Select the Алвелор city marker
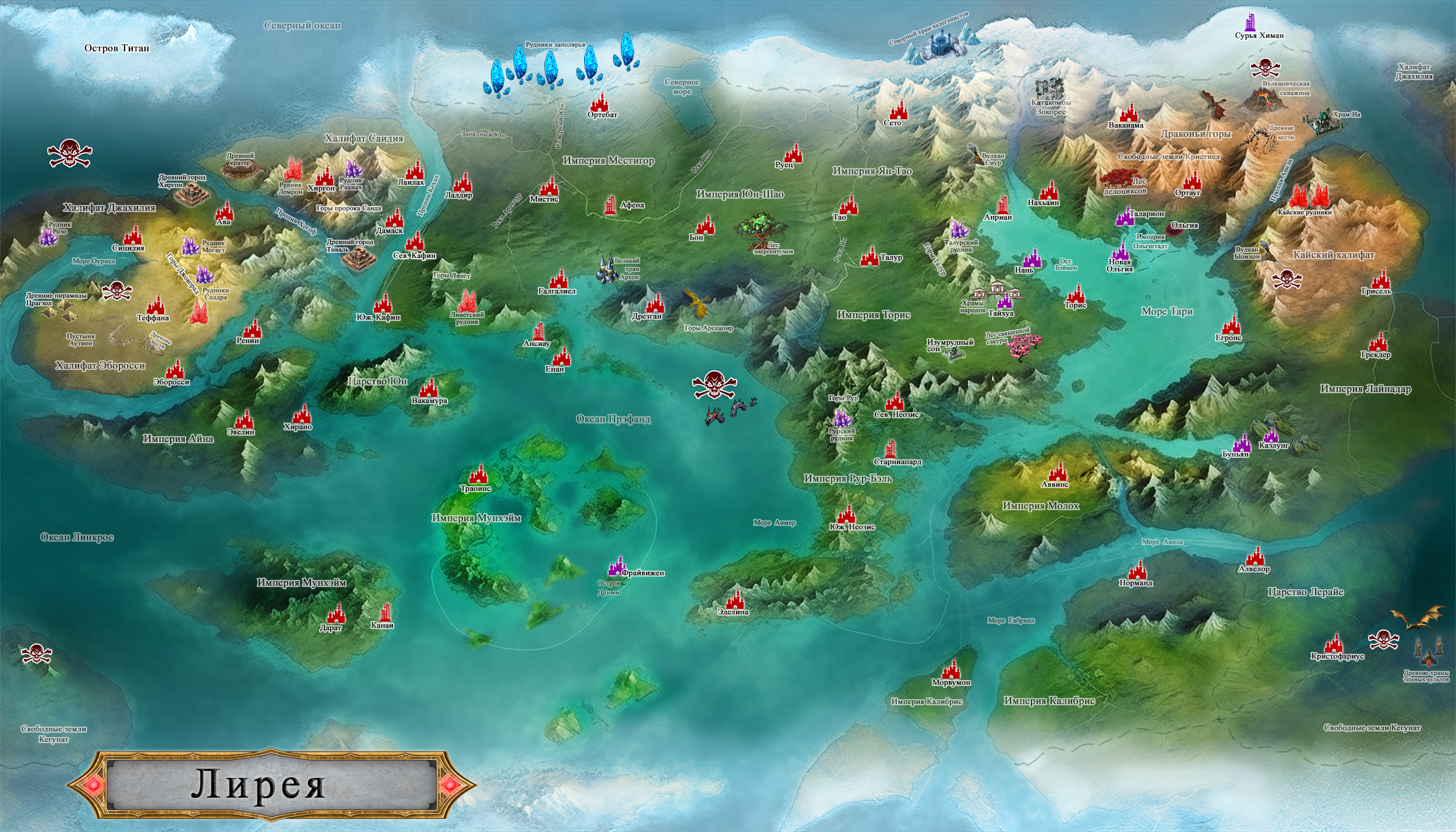Image resolution: width=1456 pixels, height=832 pixels. tap(1256, 556)
